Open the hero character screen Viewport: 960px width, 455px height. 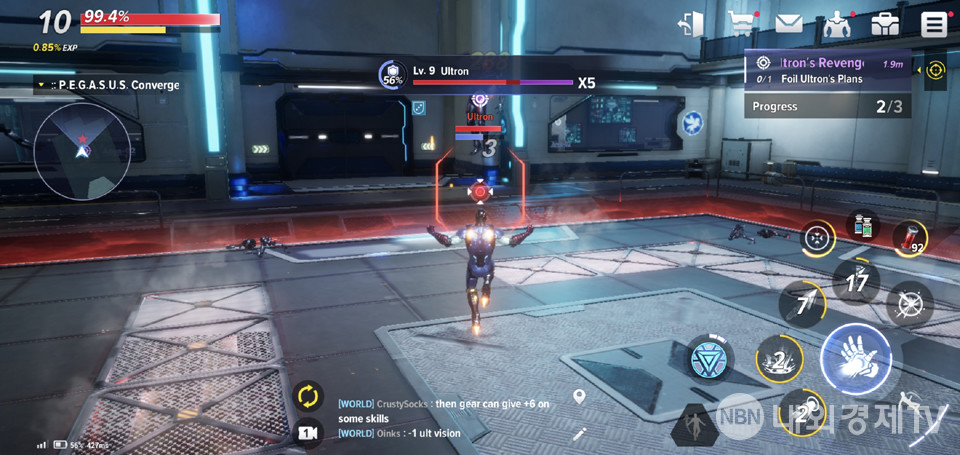point(836,24)
